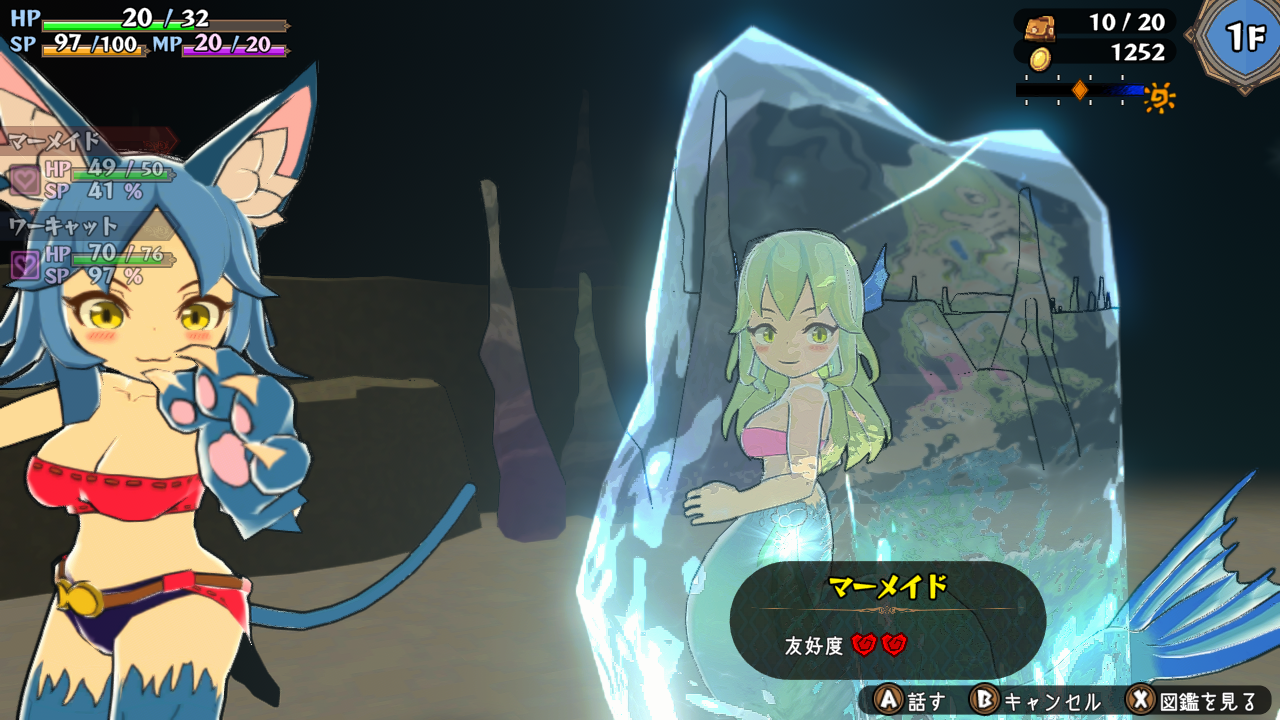Click the 1F floor indicator badge
1280x720 pixels.
1242,38
